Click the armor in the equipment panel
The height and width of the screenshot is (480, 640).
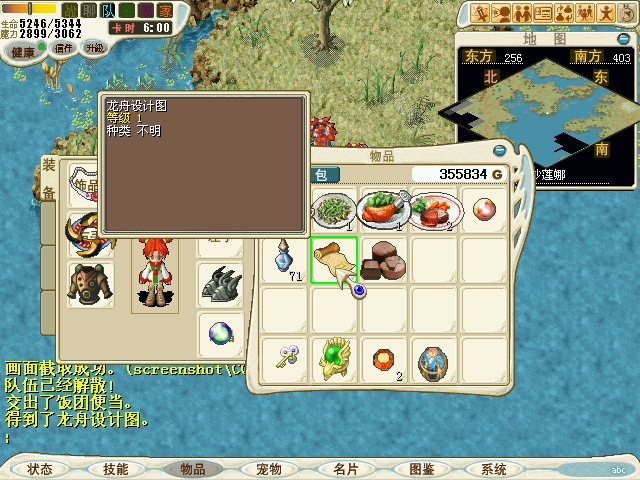click(x=90, y=282)
